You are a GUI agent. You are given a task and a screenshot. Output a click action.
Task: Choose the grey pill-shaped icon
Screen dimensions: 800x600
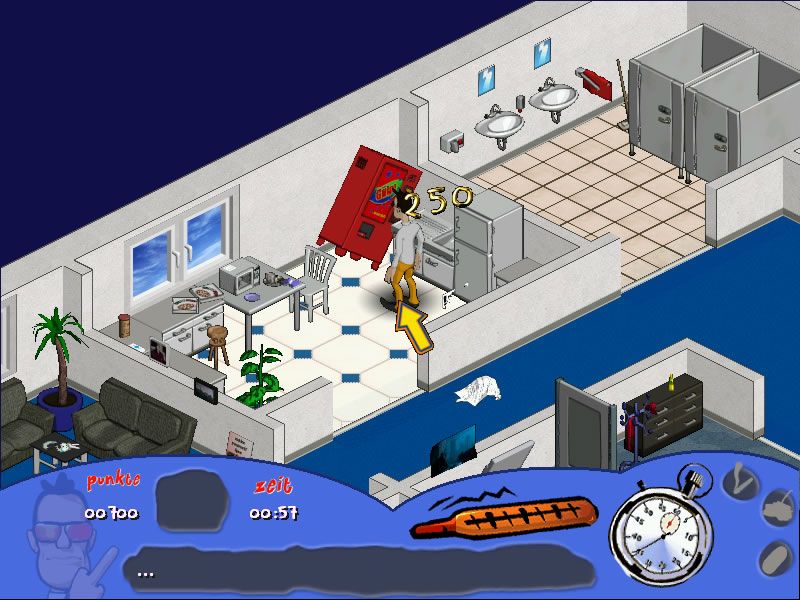coord(774,557)
